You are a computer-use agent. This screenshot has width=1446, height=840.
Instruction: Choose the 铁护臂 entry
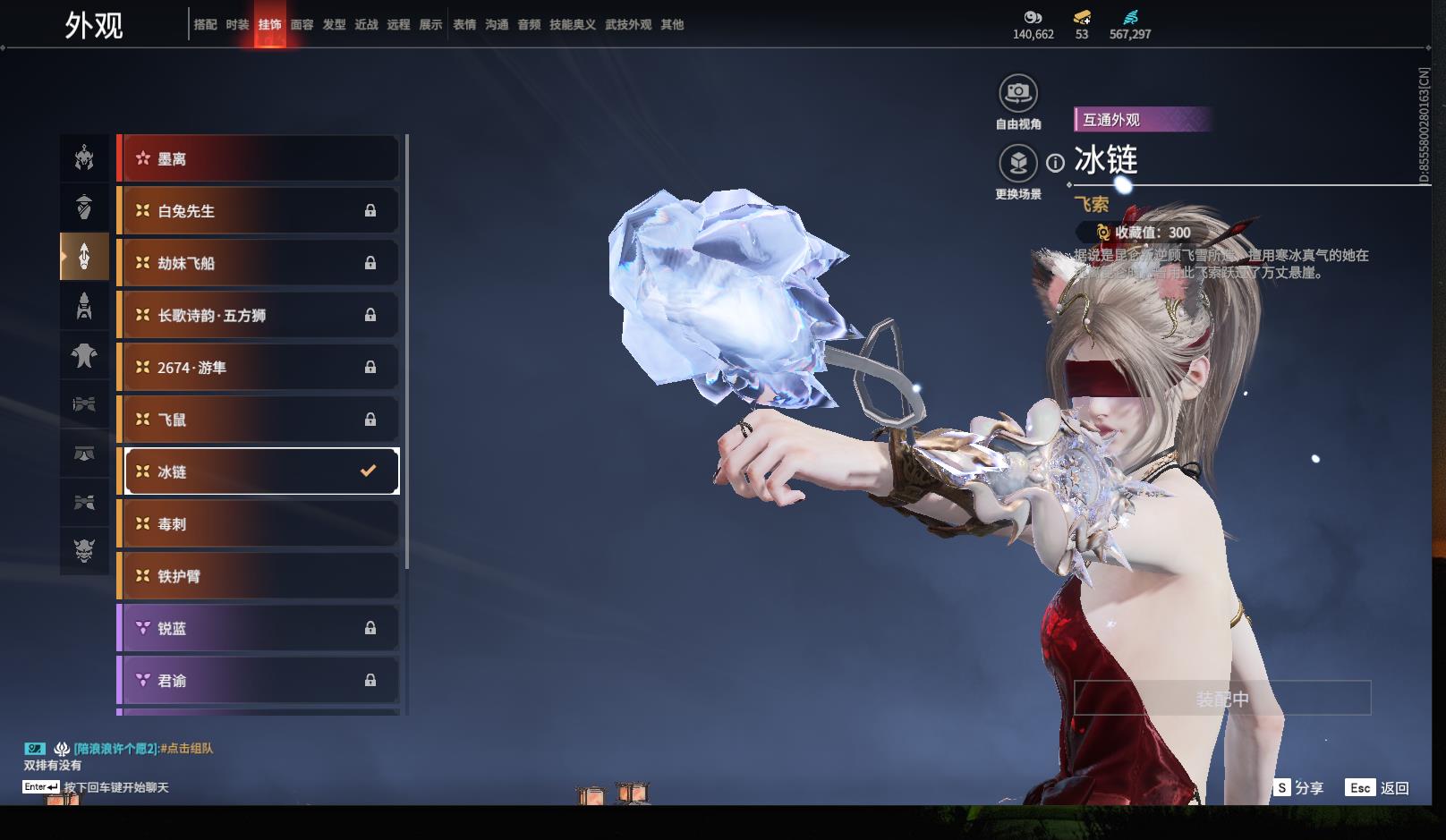point(259,576)
